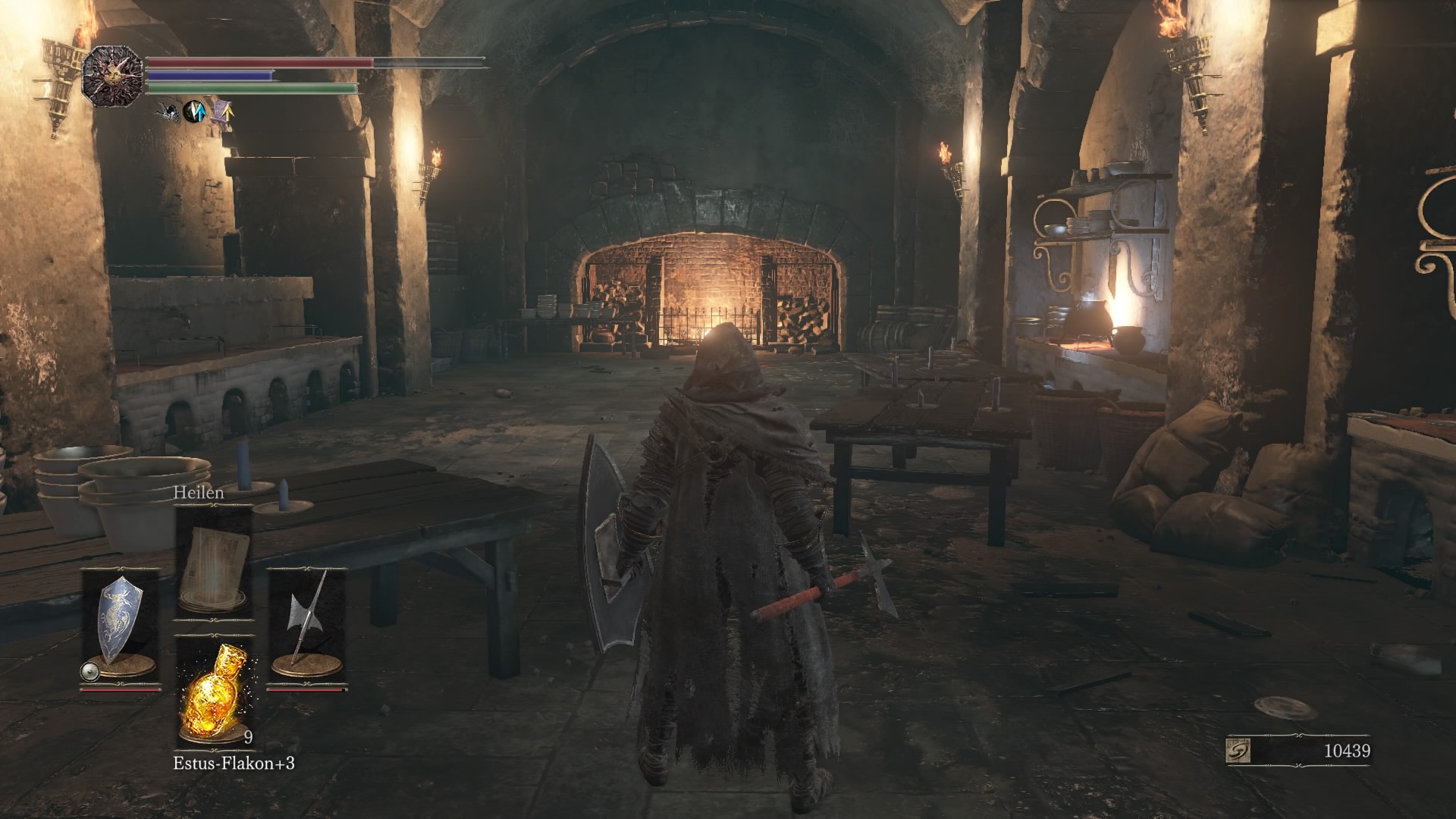Click the covenant emblem at top left
Screen dimensions: 1456x819
pos(114,75)
